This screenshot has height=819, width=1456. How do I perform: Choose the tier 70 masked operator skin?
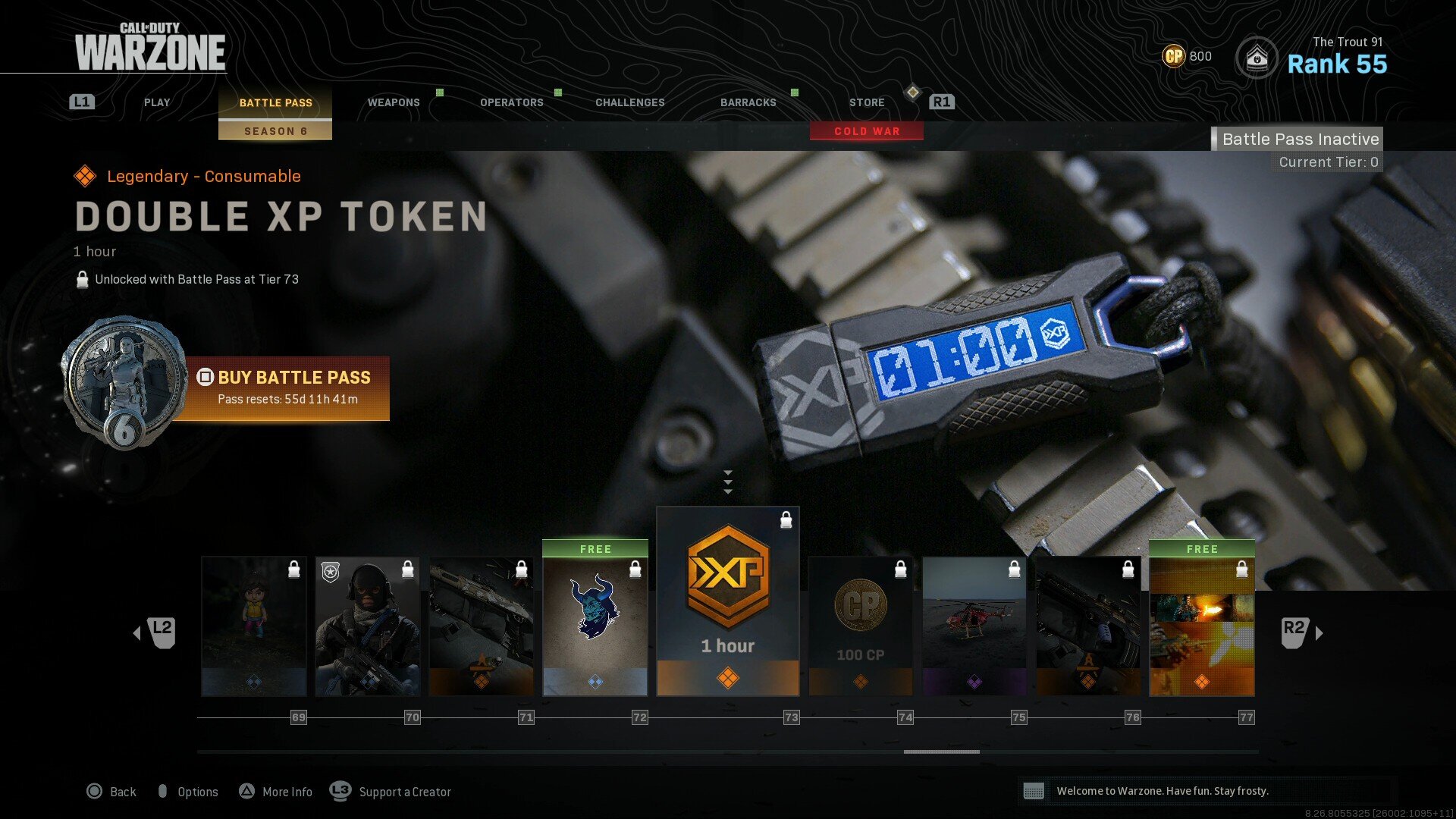pyautogui.click(x=368, y=626)
